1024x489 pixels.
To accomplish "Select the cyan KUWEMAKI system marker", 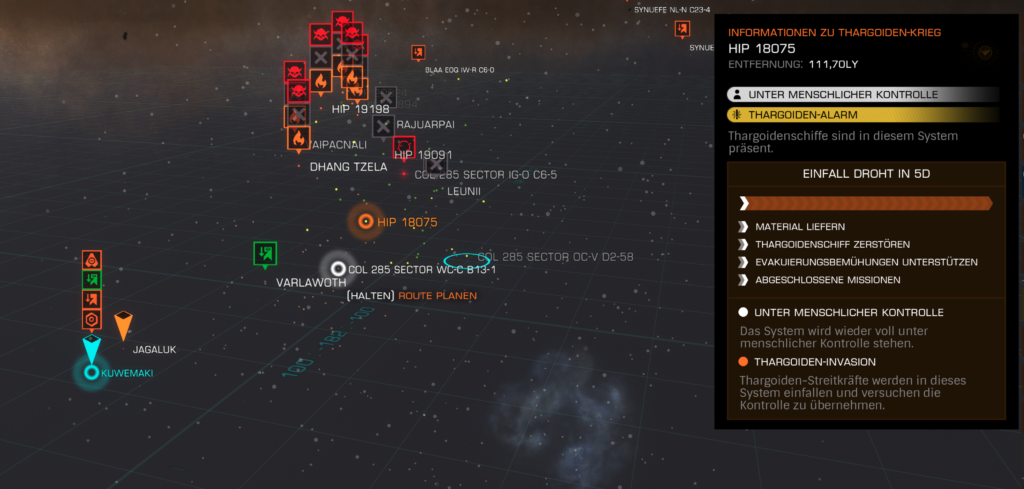I will click(x=91, y=372).
